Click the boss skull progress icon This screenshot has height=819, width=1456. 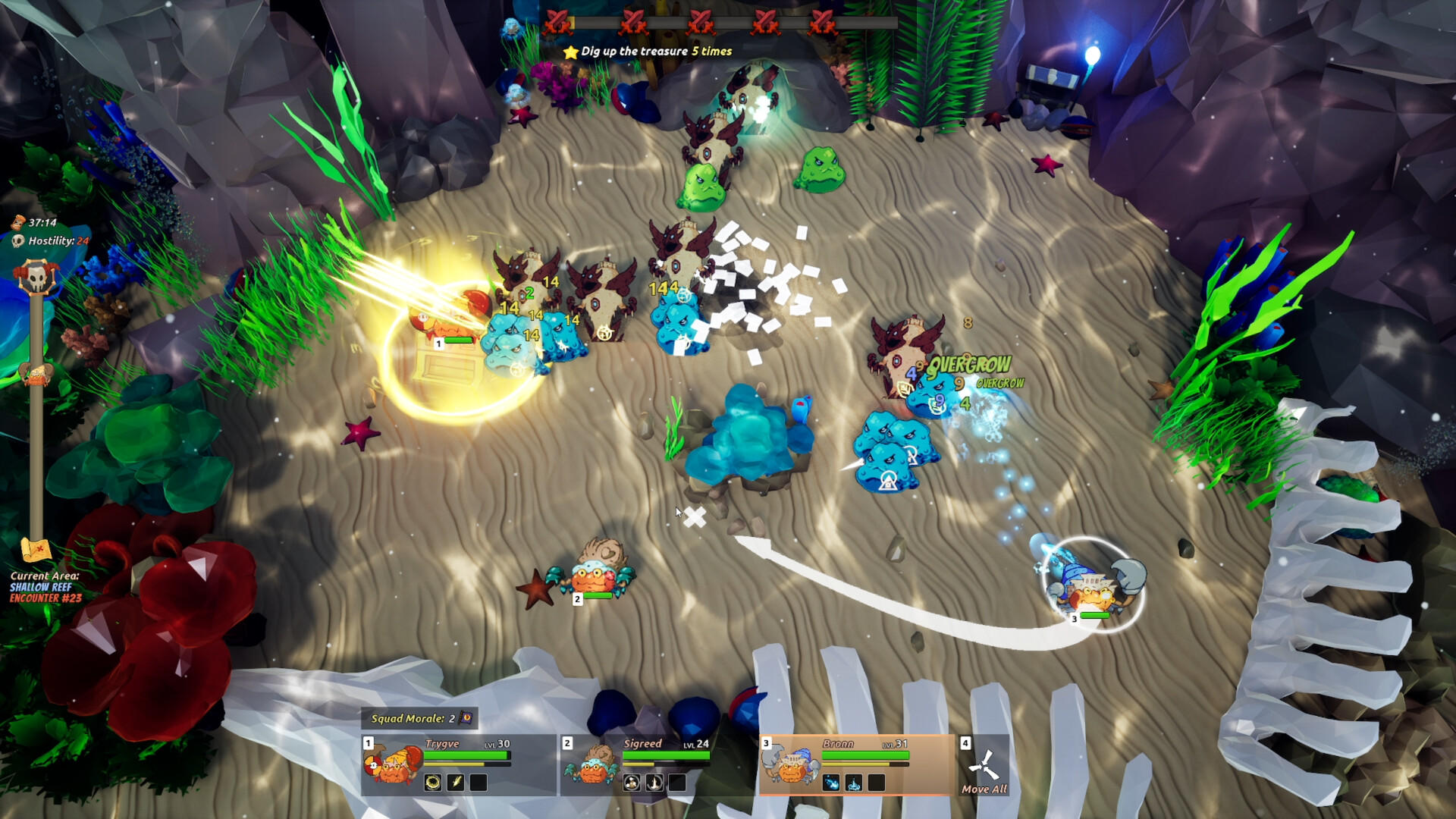[36, 278]
